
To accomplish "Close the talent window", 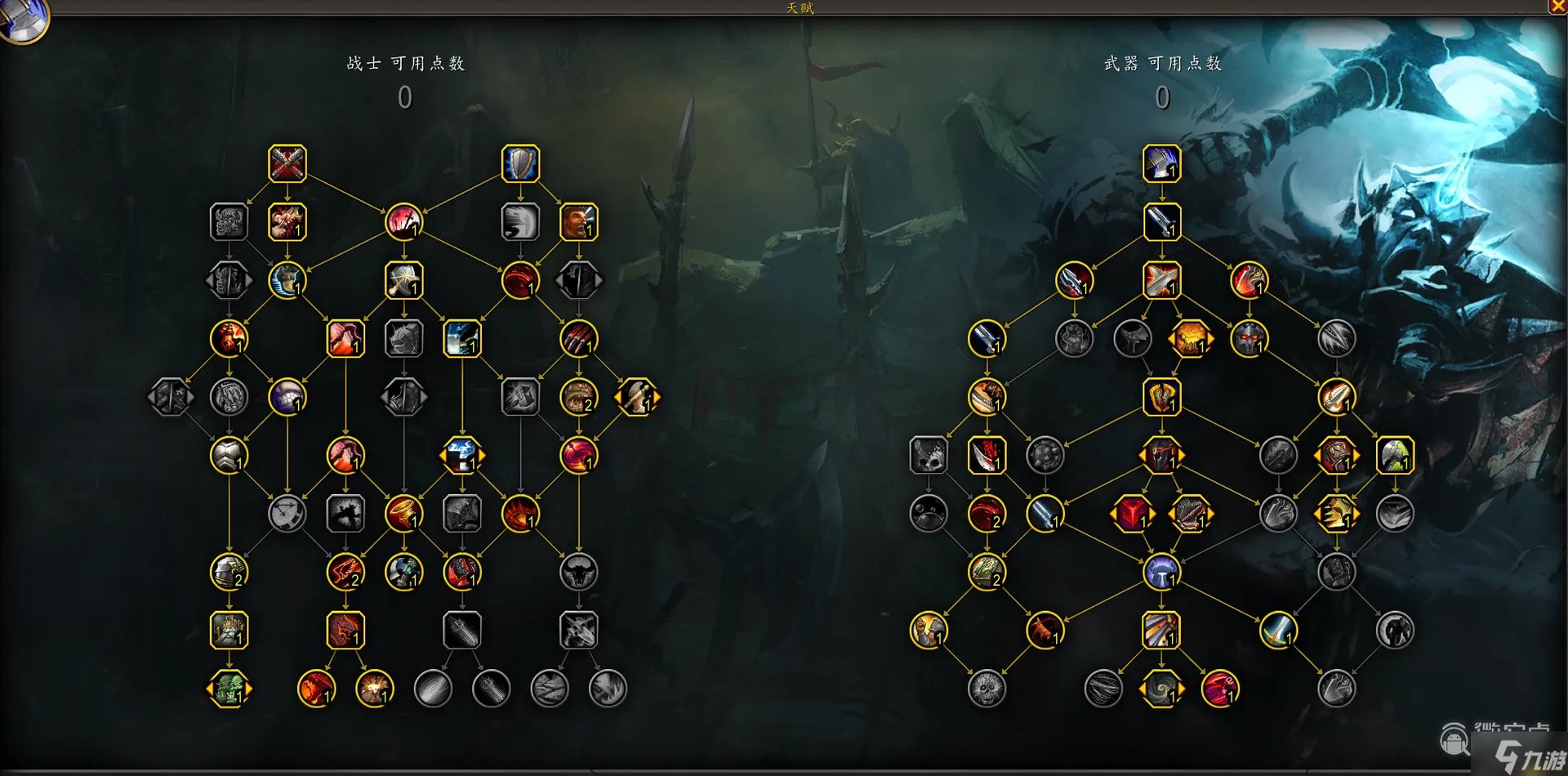I will (x=1557, y=7).
